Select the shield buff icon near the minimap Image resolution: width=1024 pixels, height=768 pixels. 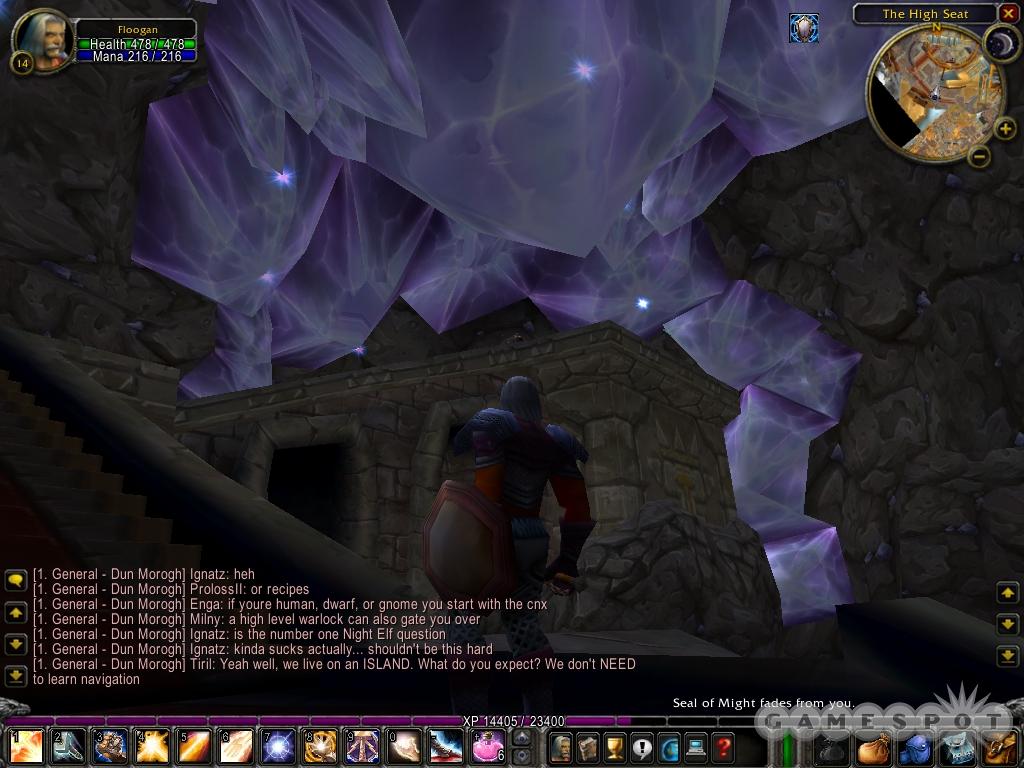click(803, 28)
